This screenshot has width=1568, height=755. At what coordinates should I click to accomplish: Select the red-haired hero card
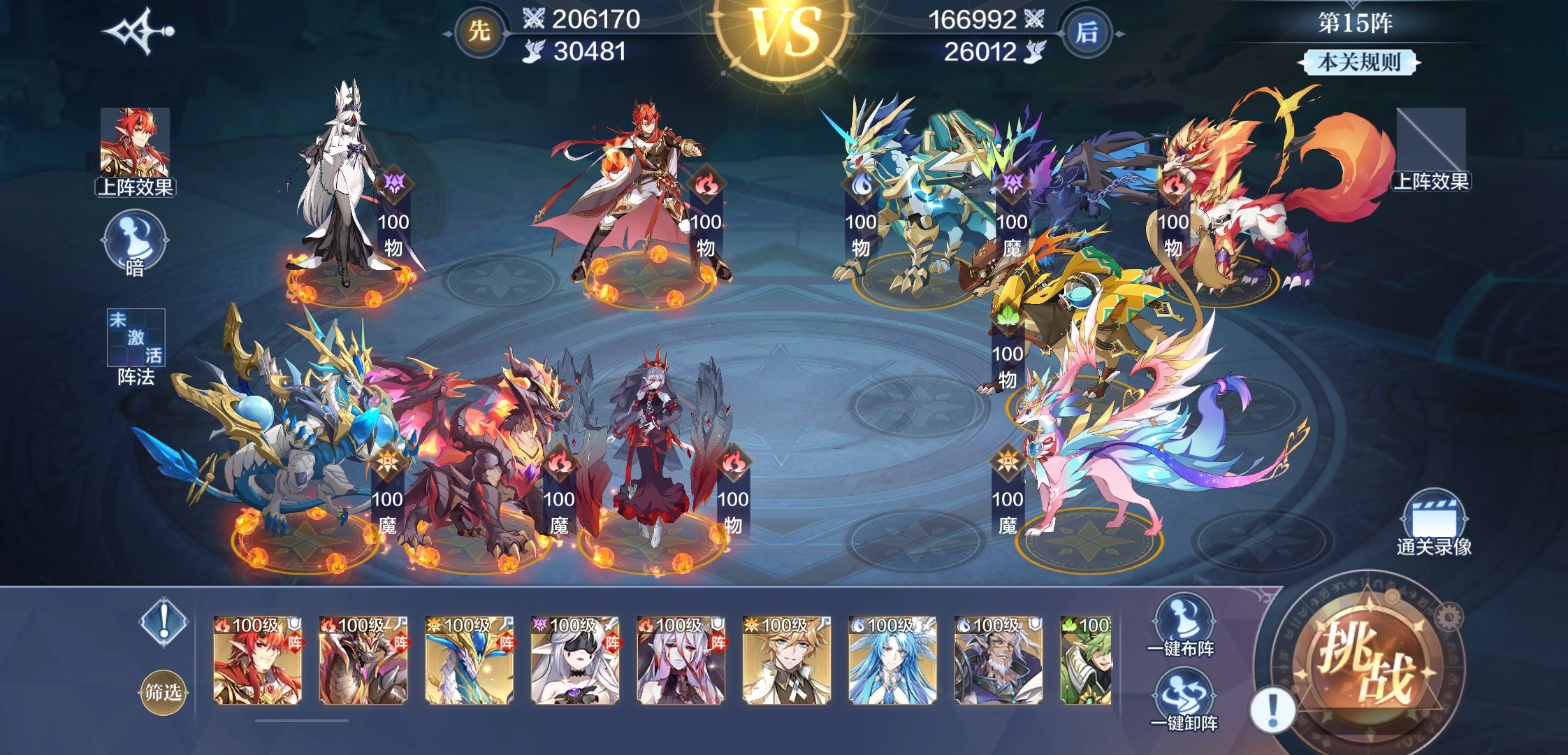pos(257,661)
